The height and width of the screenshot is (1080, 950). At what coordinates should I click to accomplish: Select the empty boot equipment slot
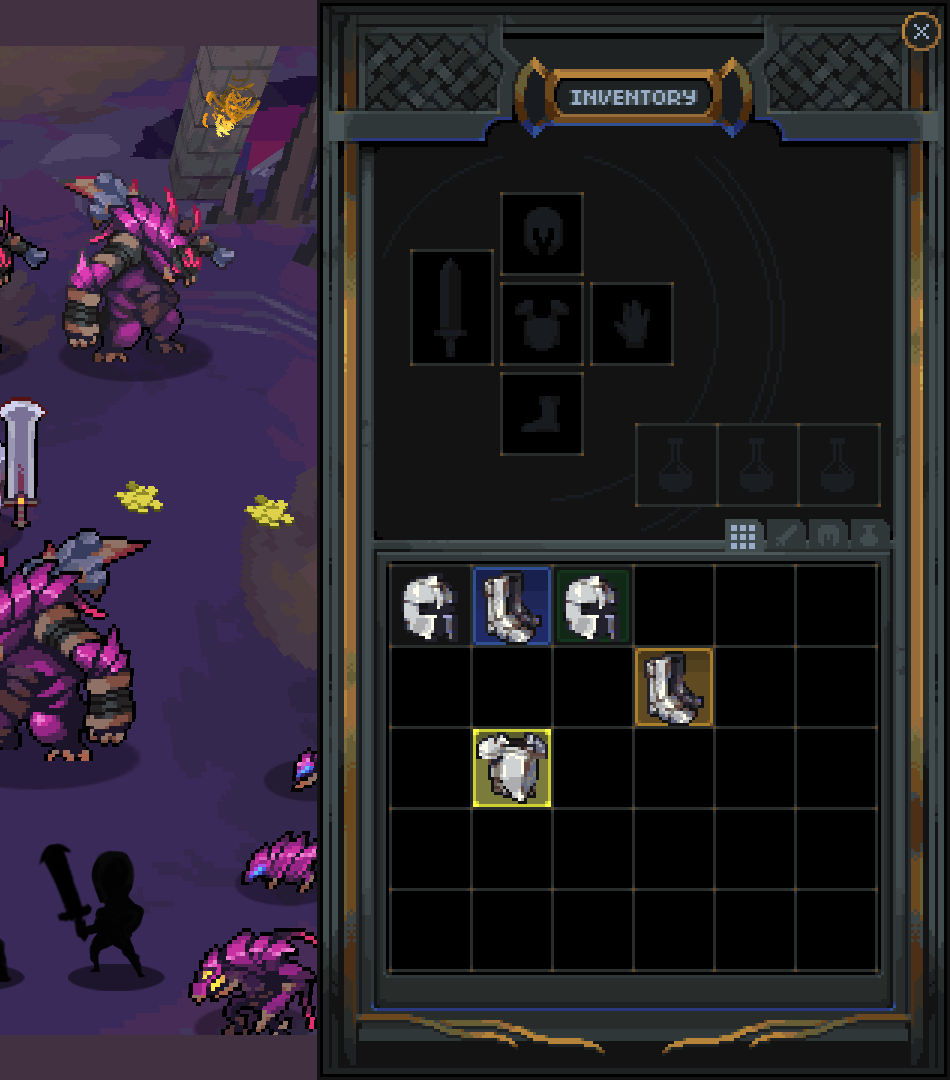[x=542, y=414]
